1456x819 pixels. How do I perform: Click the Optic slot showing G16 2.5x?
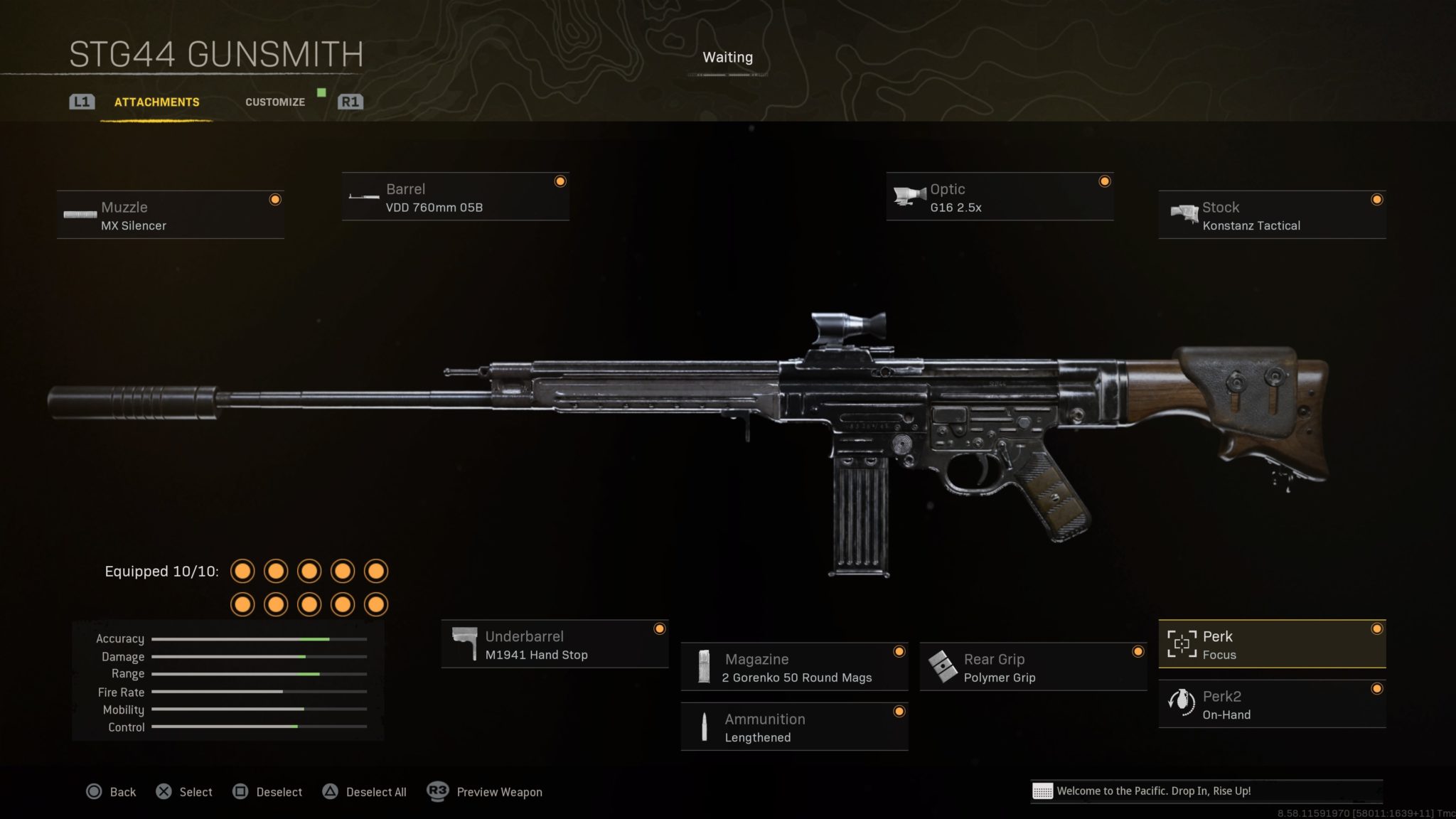click(x=999, y=198)
